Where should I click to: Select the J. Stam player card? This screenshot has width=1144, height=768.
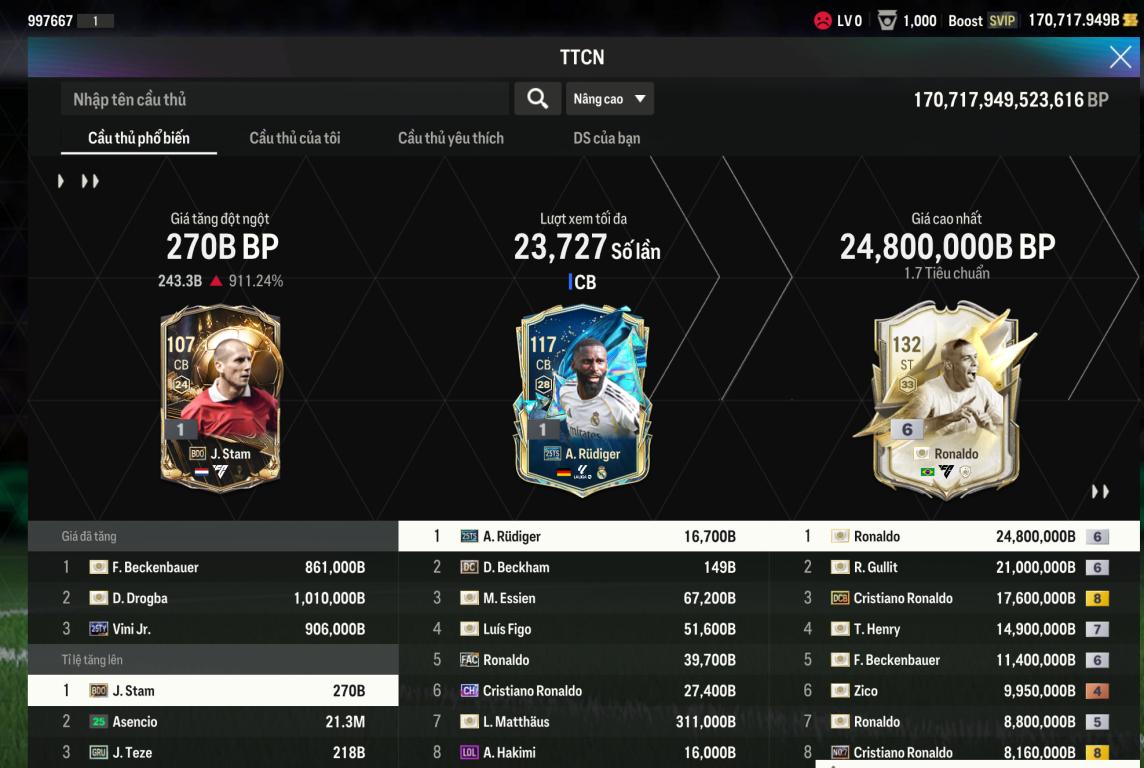click(220, 398)
